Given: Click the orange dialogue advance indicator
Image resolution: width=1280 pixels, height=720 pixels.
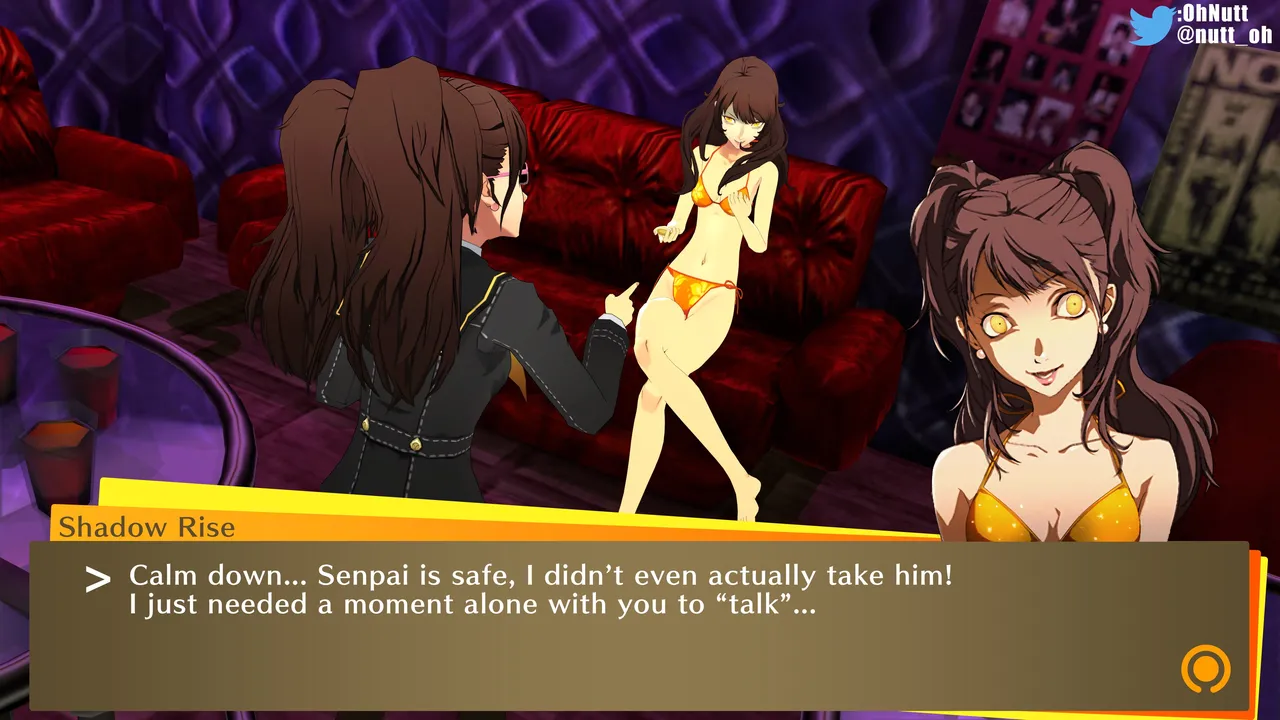Looking at the screenshot, I should [x=1205, y=669].
